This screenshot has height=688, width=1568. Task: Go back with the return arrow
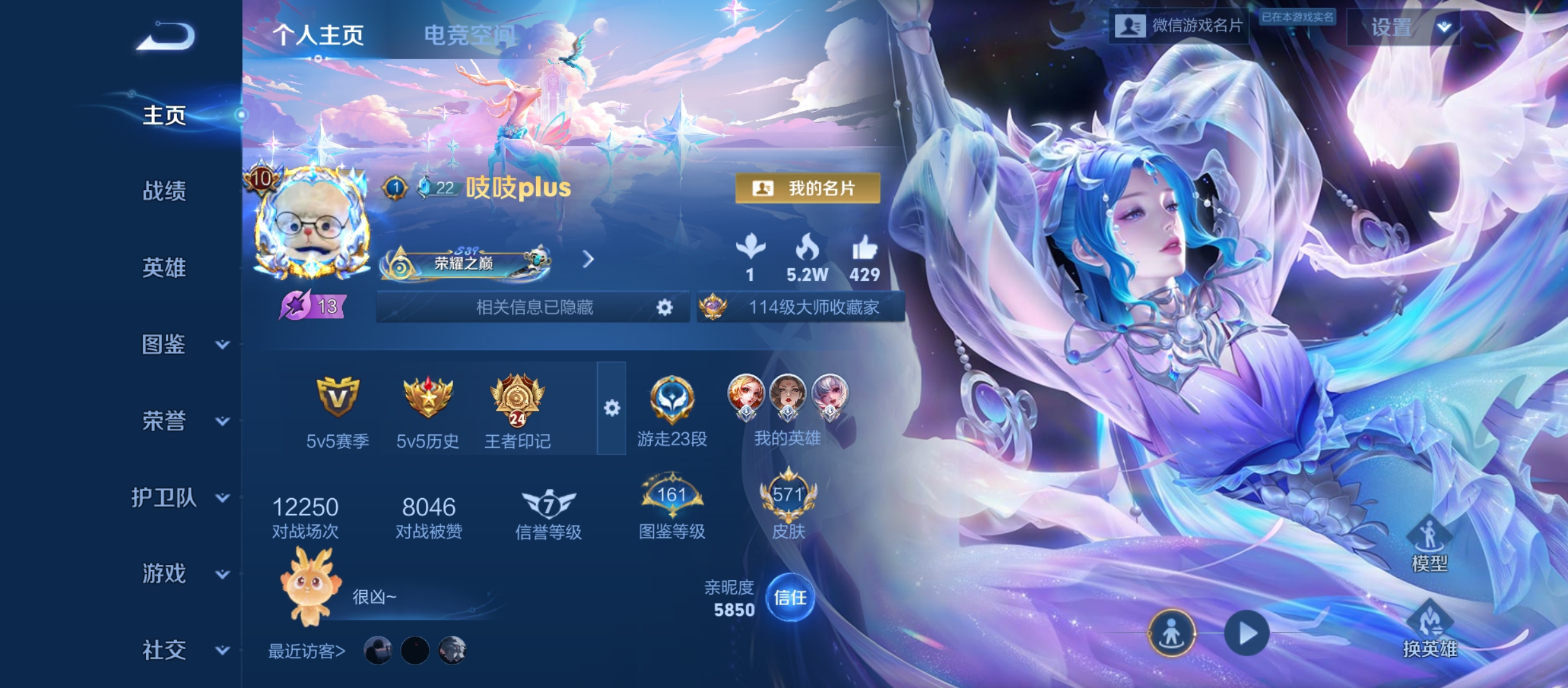pos(166,36)
